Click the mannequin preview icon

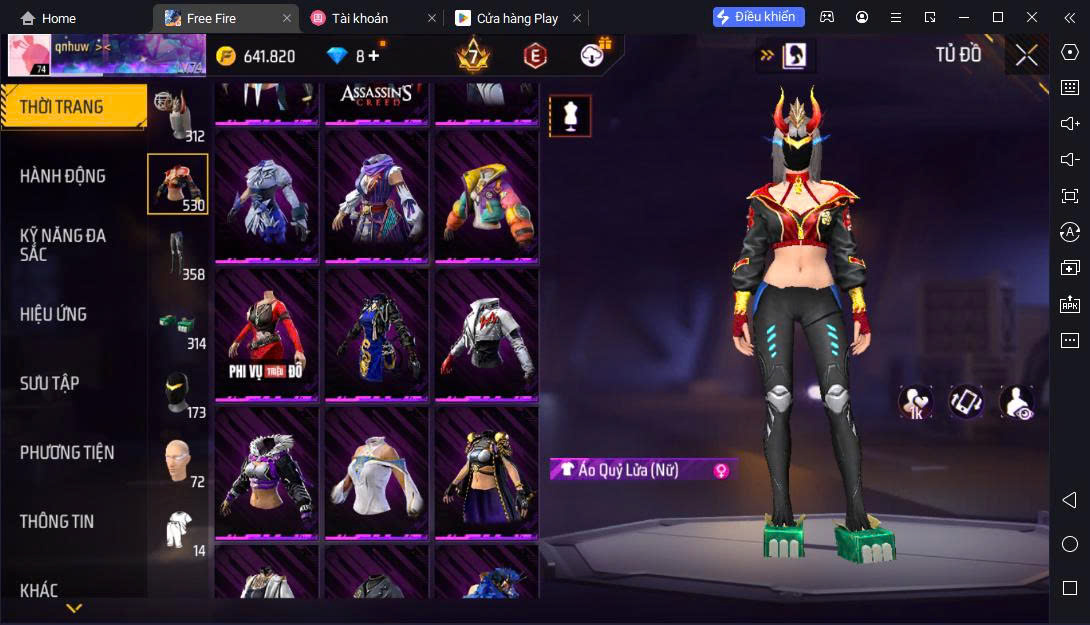pyautogui.click(x=571, y=116)
